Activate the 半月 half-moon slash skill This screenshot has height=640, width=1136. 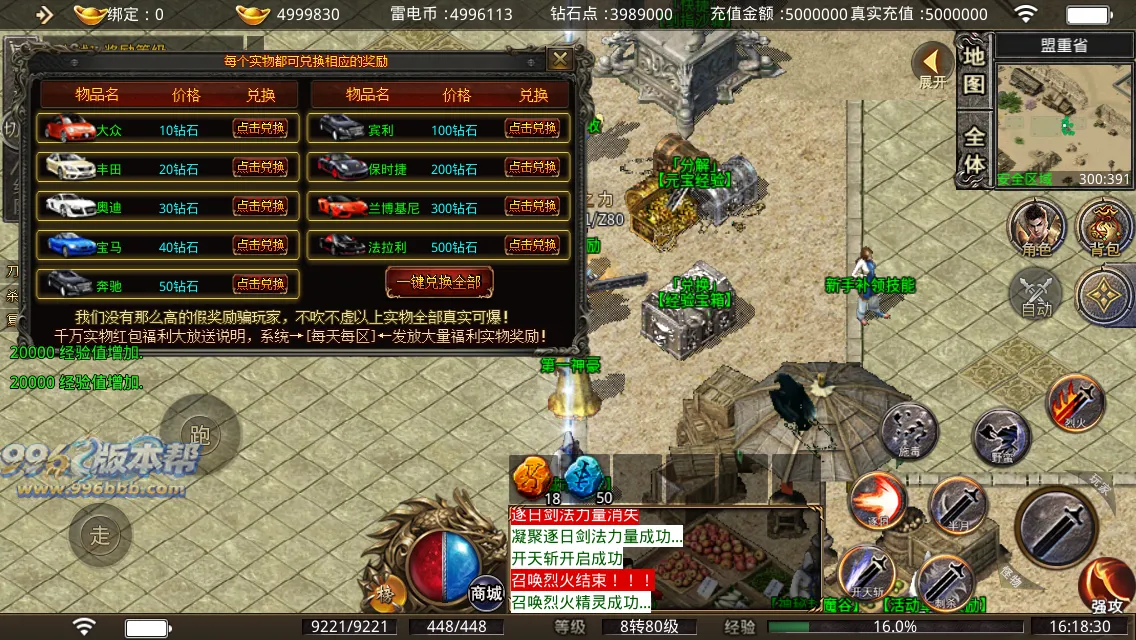point(957,507)
